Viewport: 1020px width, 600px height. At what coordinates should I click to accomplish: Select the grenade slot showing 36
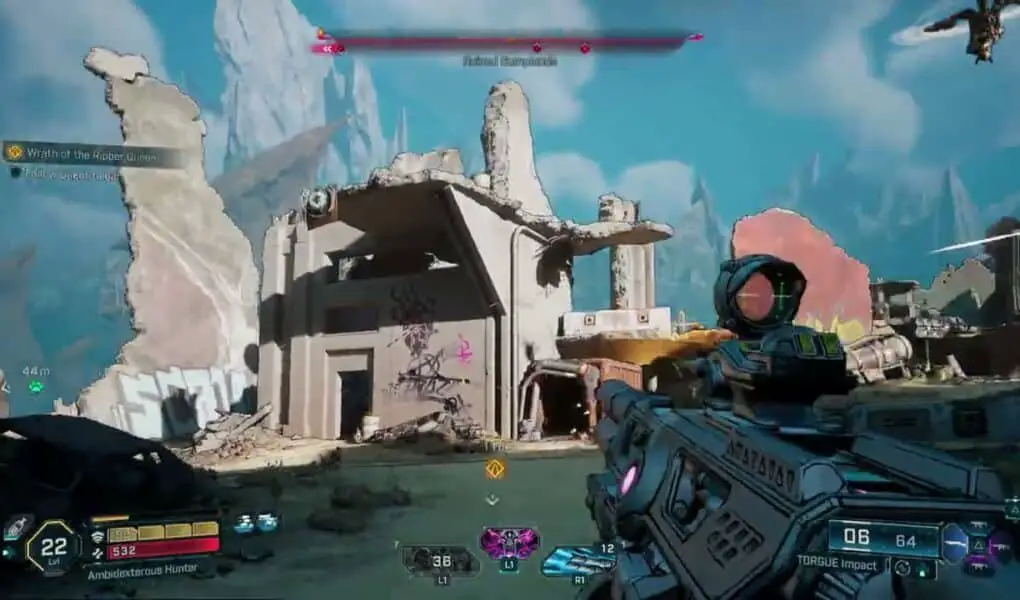pyautogui.click(x=441, y=560)
